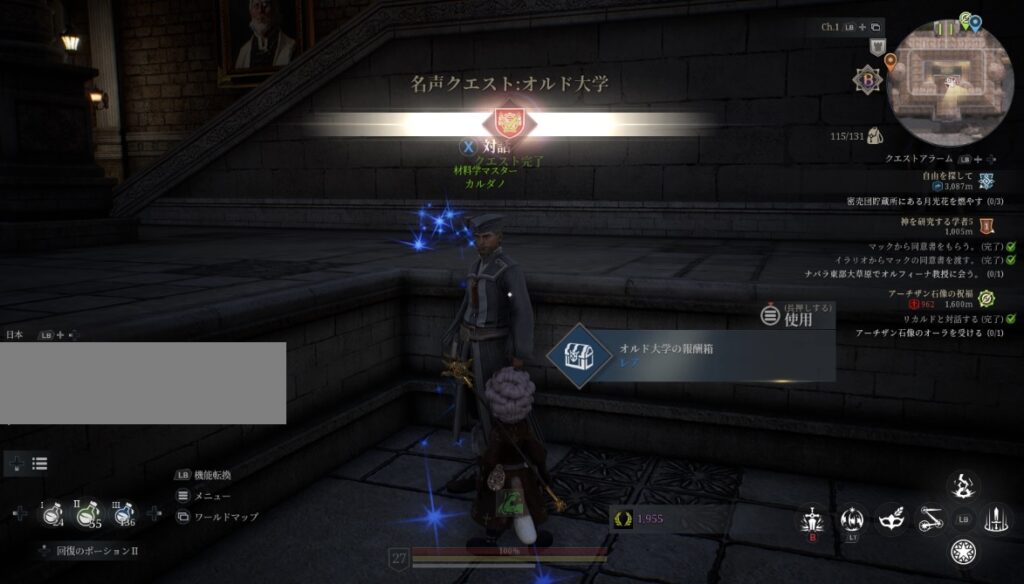Screen dimensions: 1024x584
Task: Activate the flame skill icon
Action: [x=964, y=486]
